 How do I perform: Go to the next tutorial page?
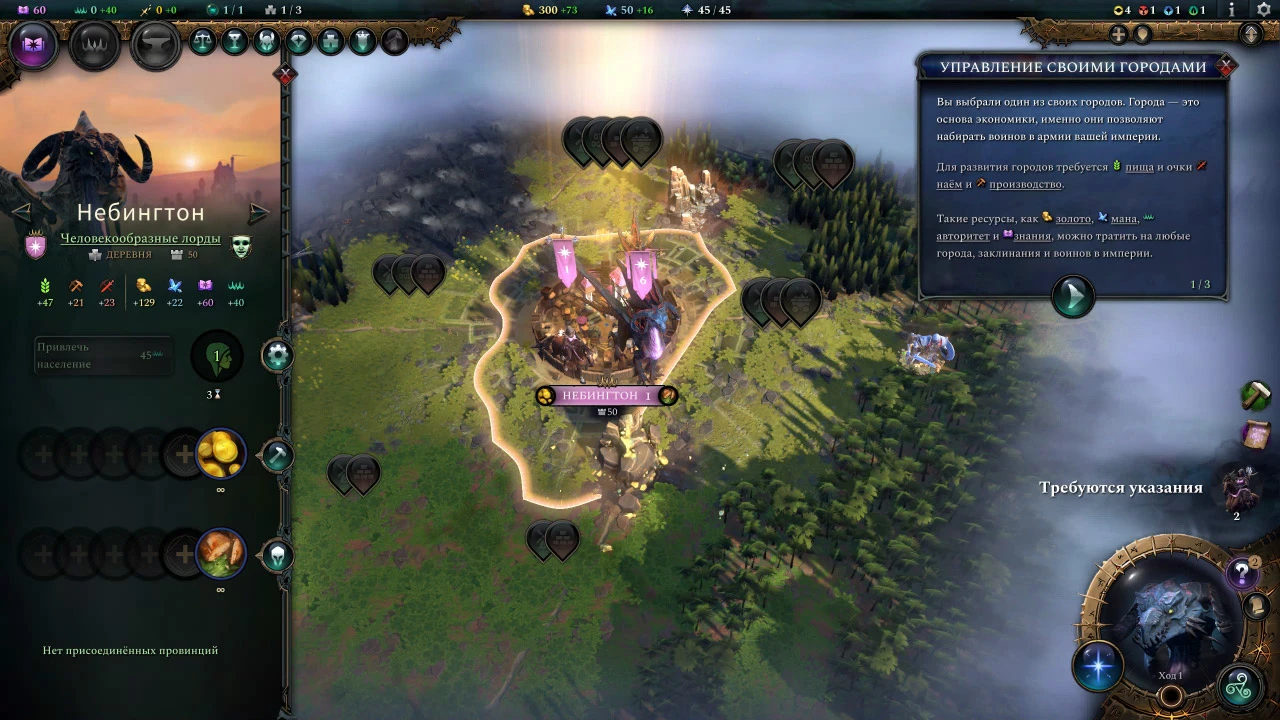[x=1072, y=295]
